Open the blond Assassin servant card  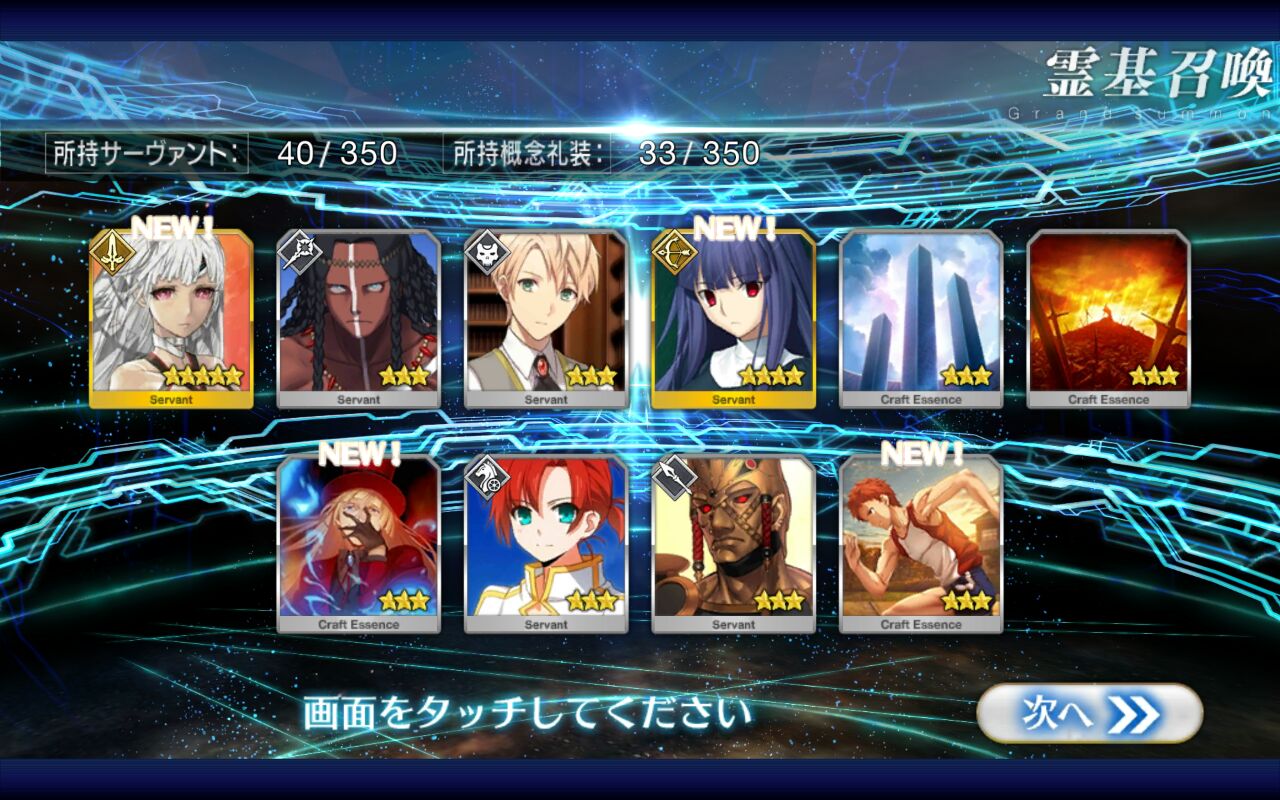[546, 319]
